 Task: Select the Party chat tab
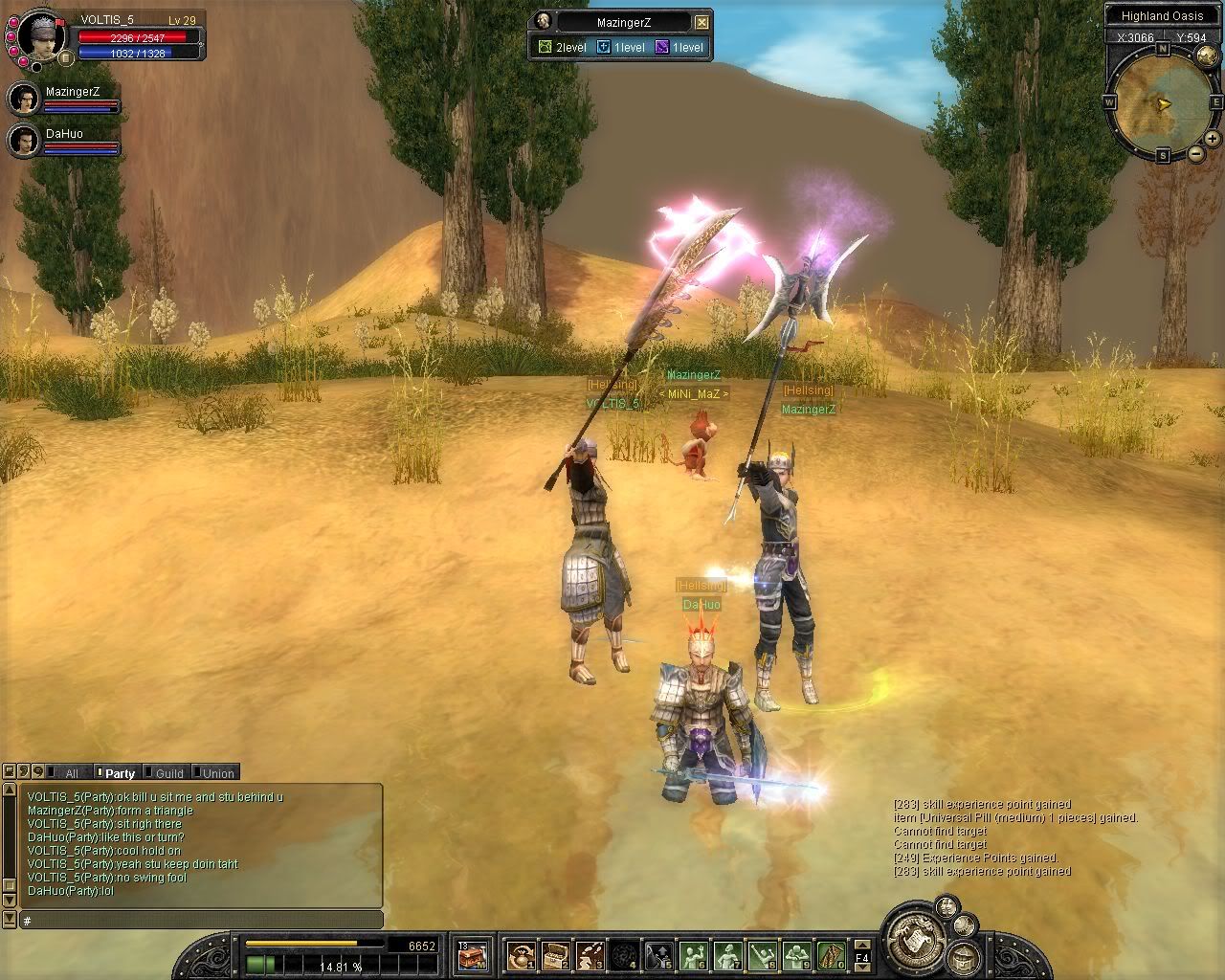120,773
